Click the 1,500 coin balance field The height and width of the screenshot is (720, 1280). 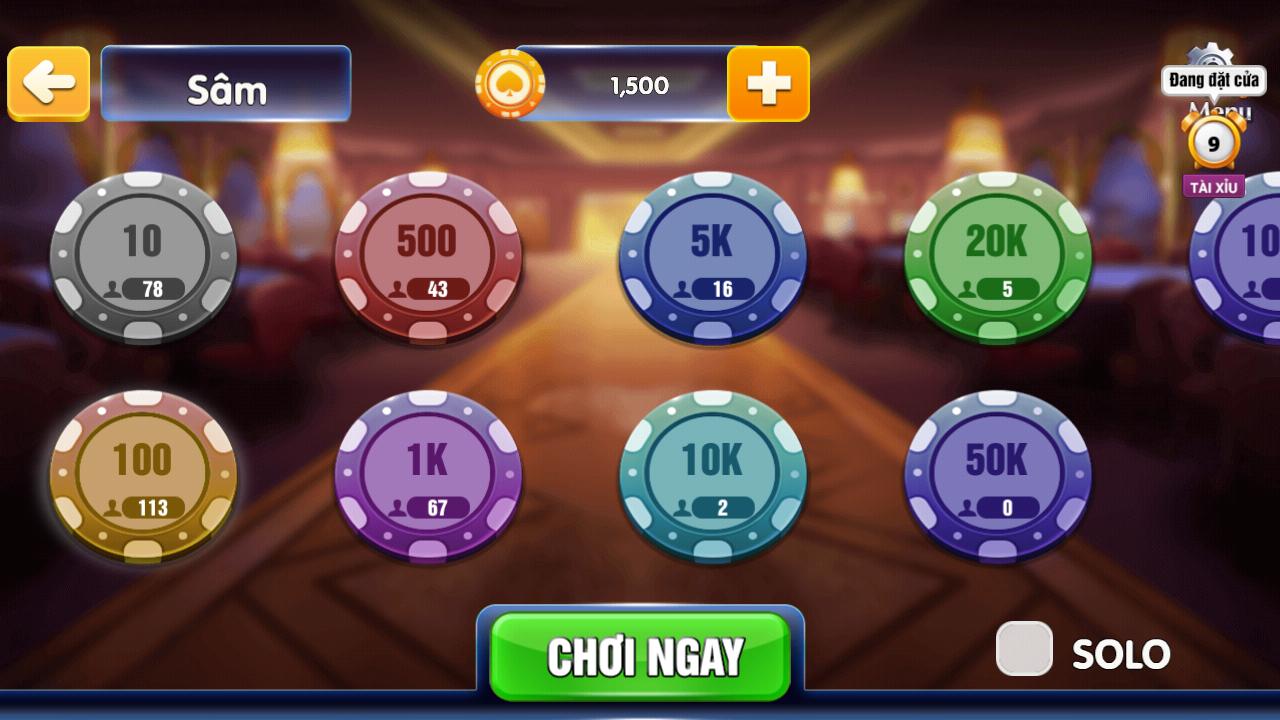[640, 85]
